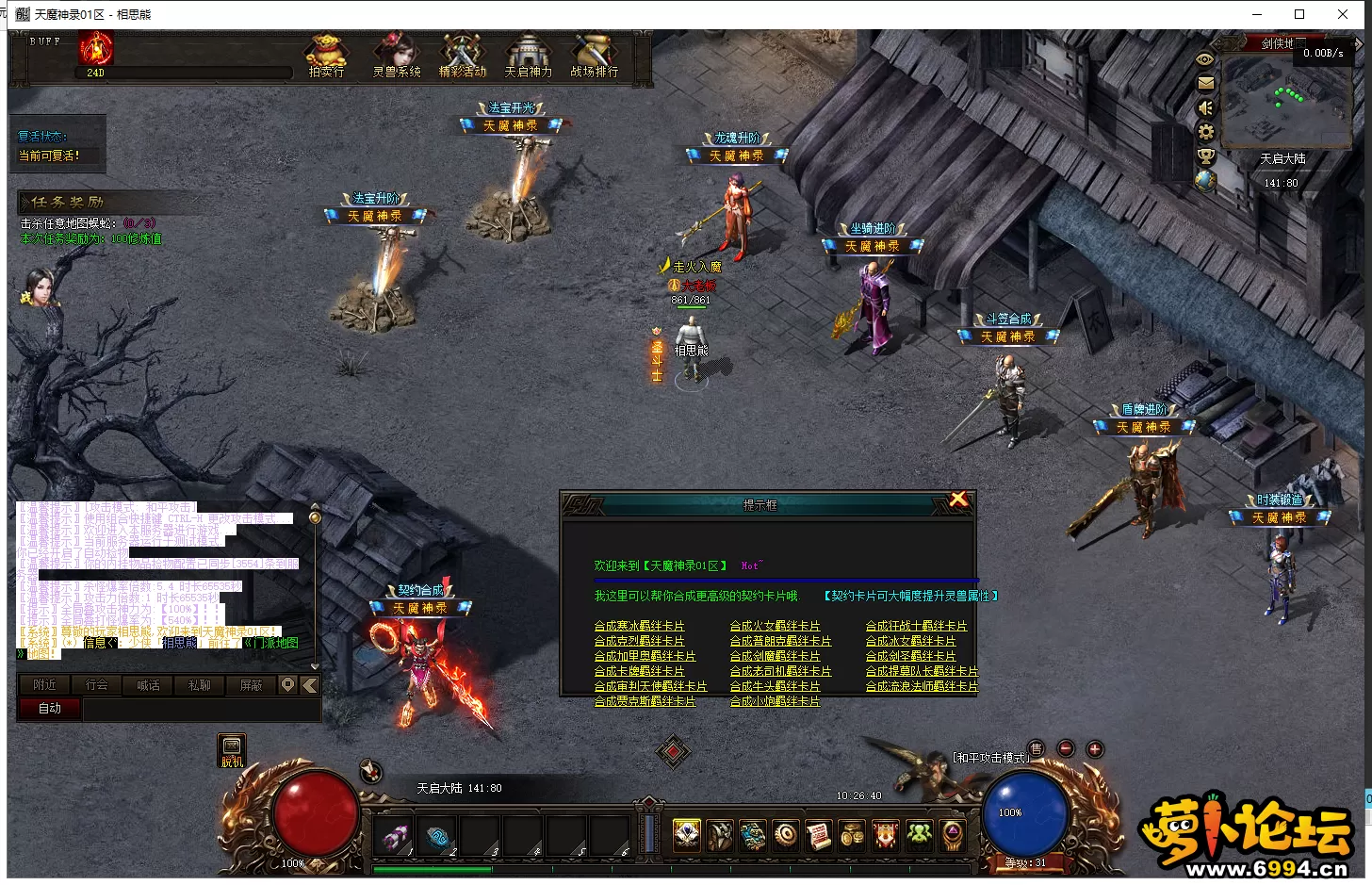Show the 精彩活动 events panel

pos(463,56)
